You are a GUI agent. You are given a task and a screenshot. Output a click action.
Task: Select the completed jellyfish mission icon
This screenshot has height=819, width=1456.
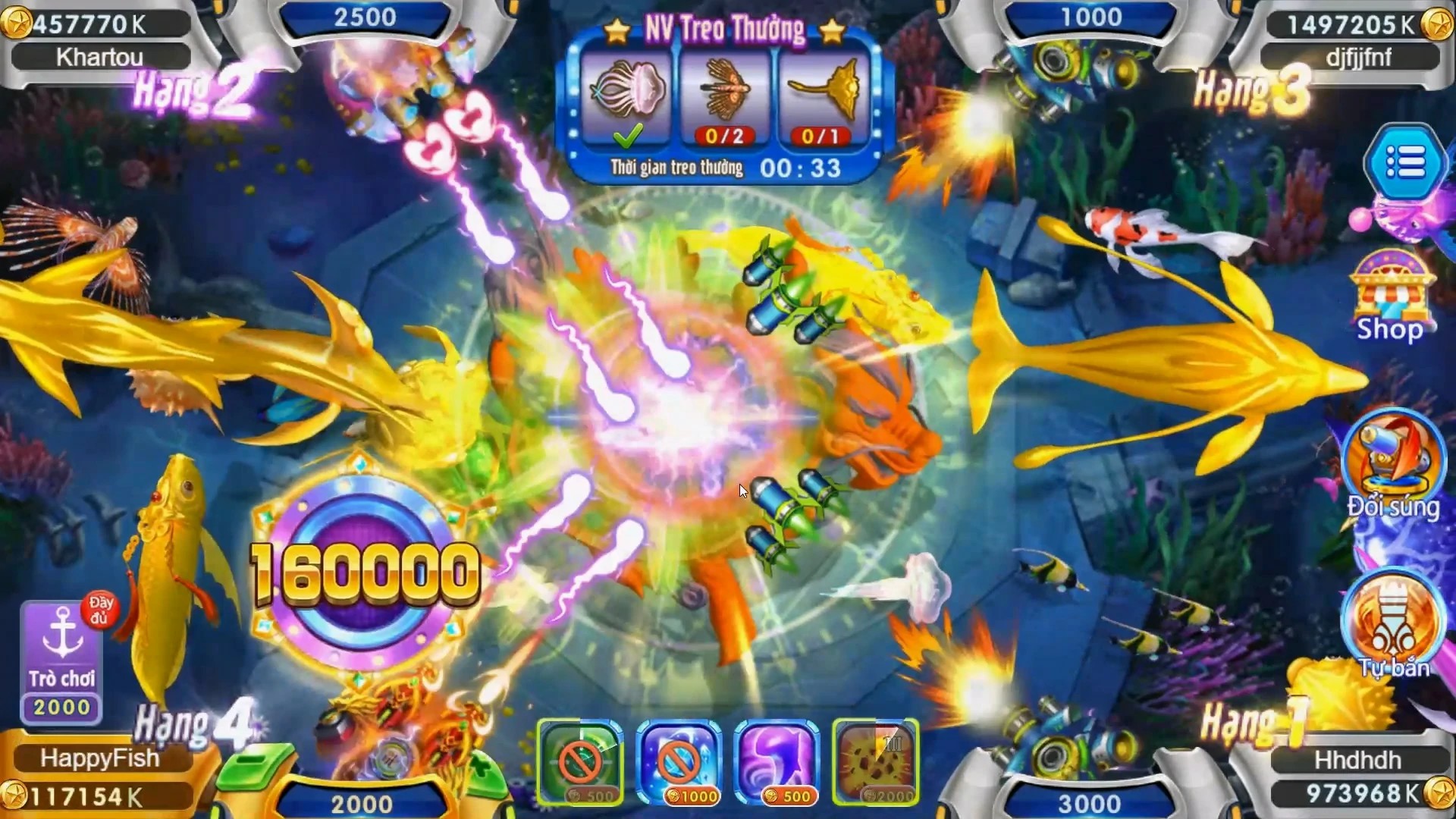coord(629,99)
